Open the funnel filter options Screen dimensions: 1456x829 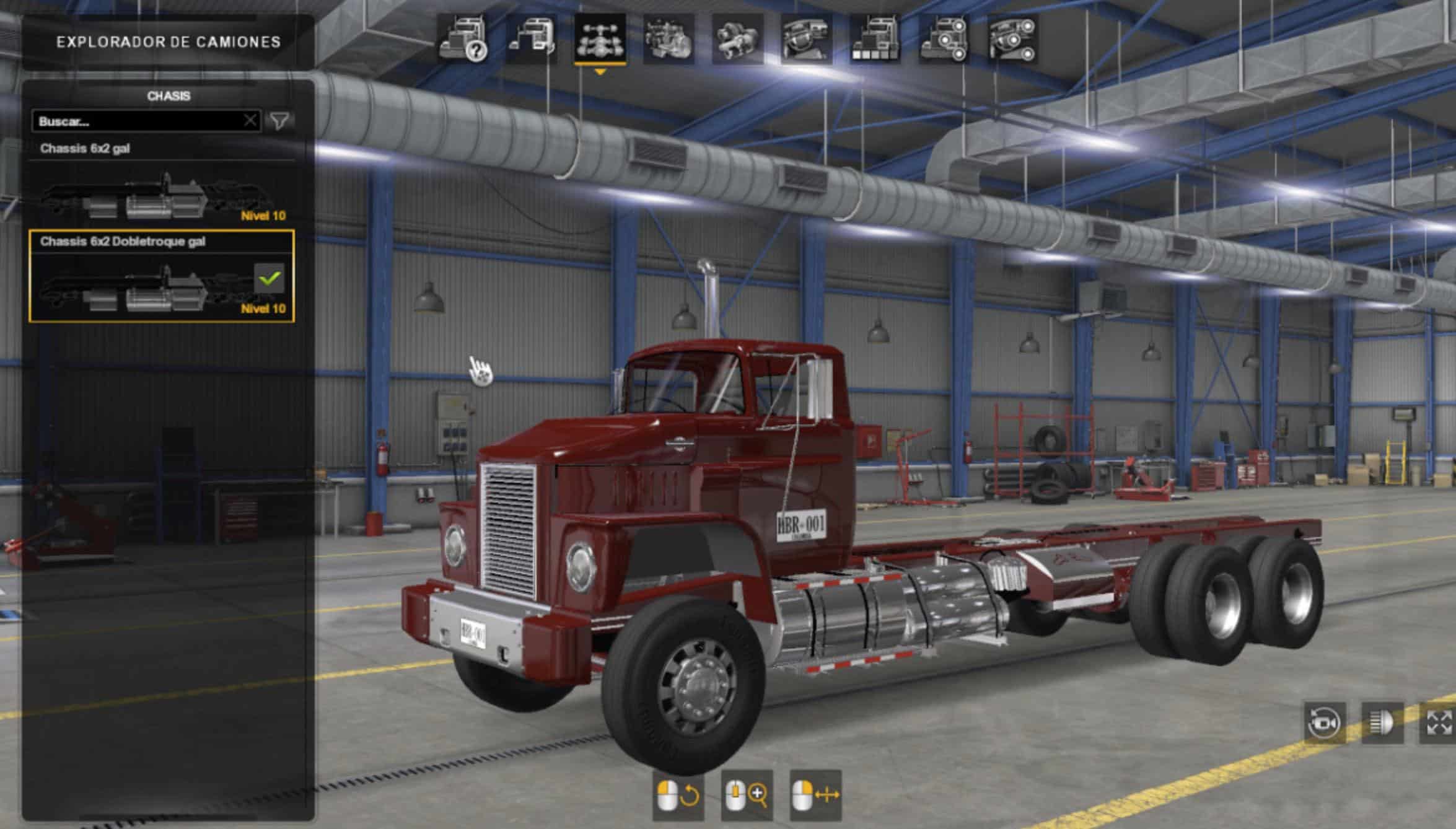pyautogui.click(x=279, y=121)
